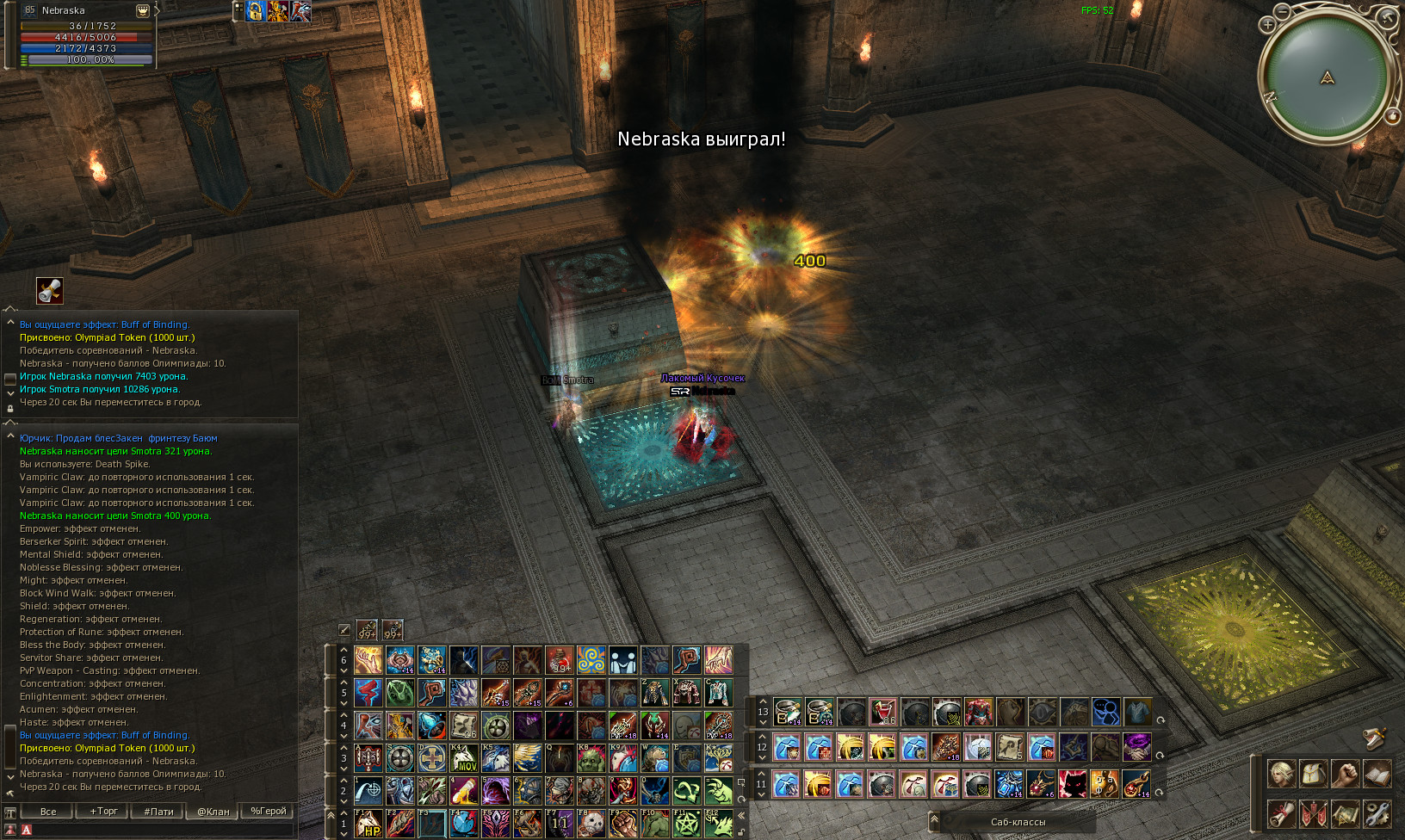Screen dimensions: 1405x840
Task: Open the system settings wrench icon
Action: pyautogui.click(x=1377, y=813)
